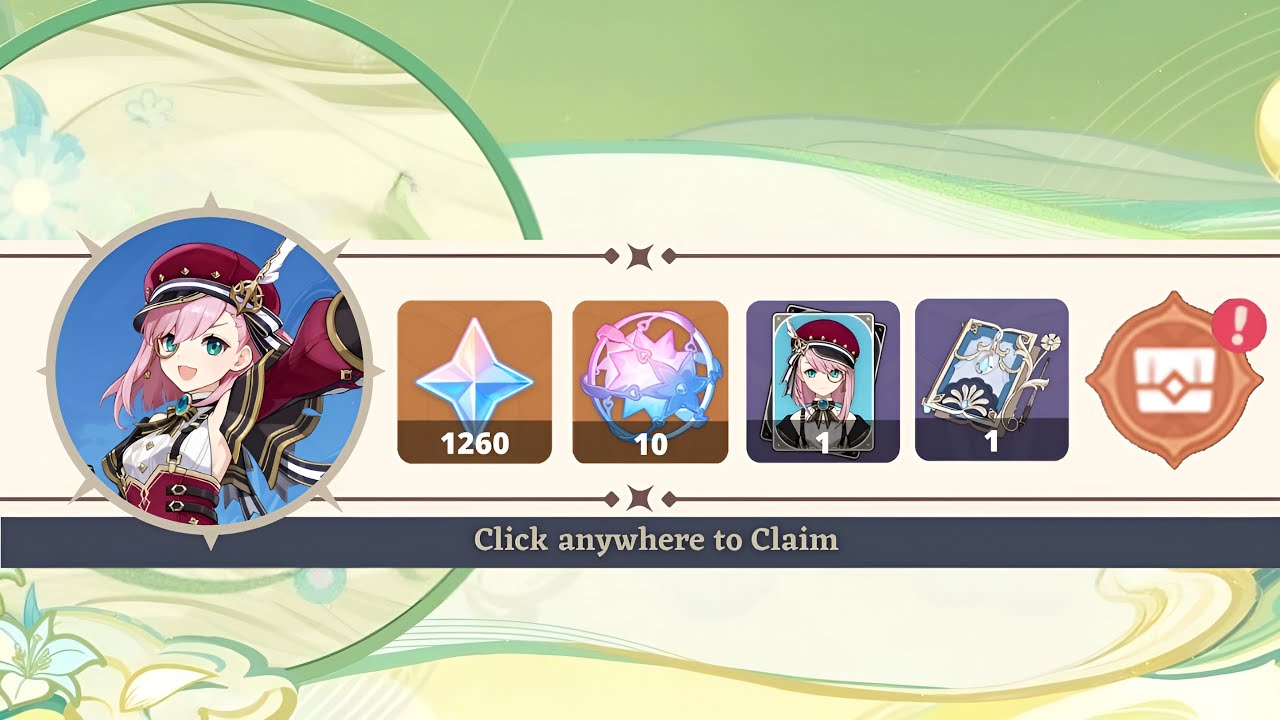Click the top decorative divider ornament

click(640, 255)
